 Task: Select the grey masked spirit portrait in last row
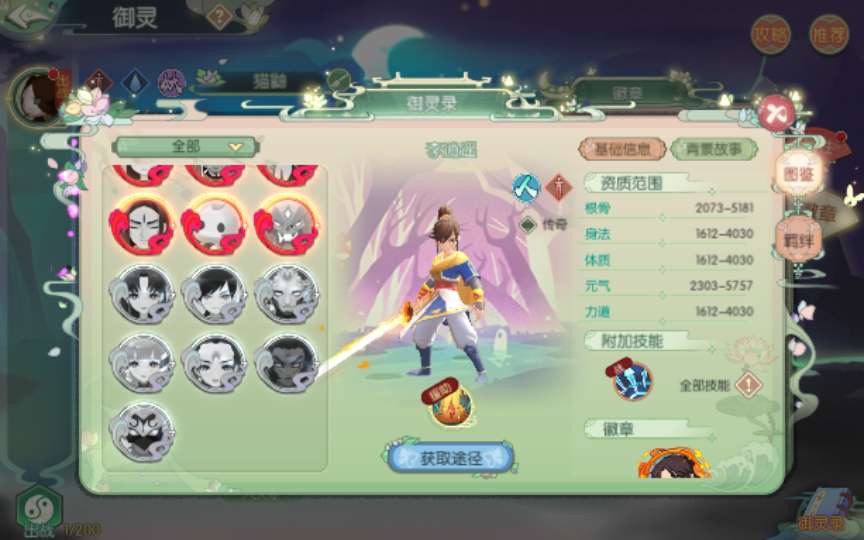tap(143, 430)
